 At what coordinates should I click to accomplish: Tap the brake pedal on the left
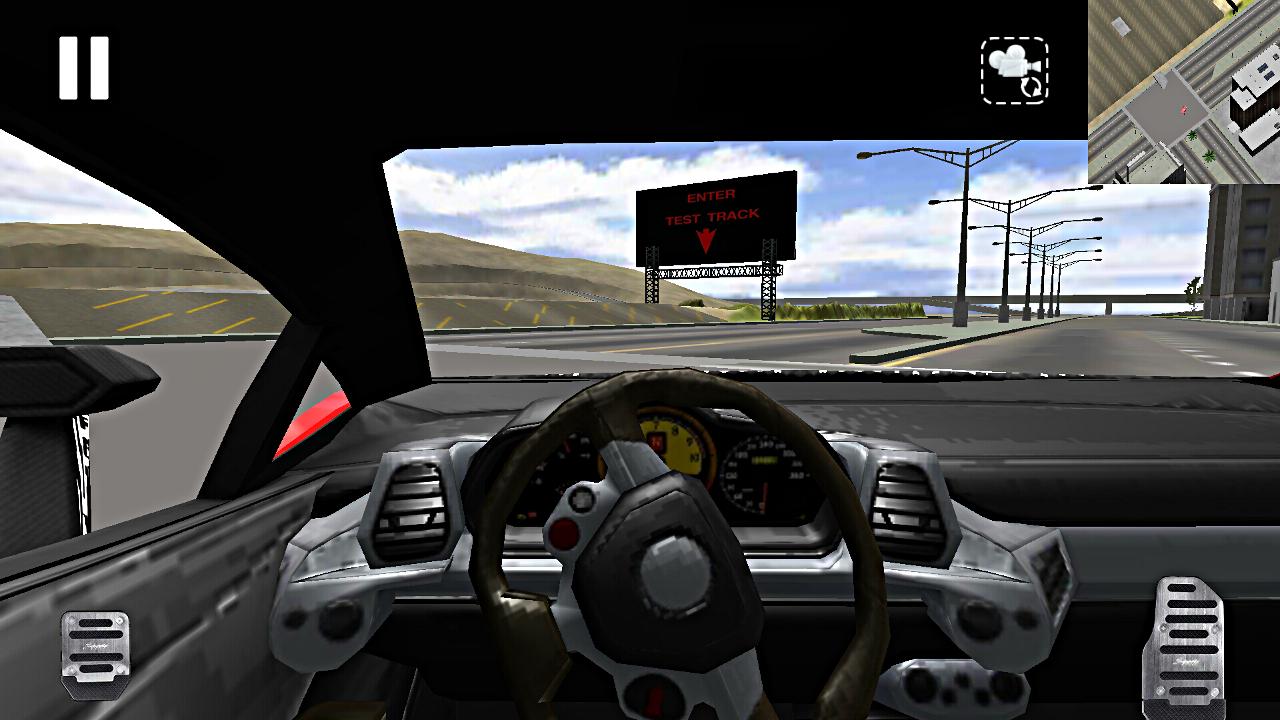(95, 645)
